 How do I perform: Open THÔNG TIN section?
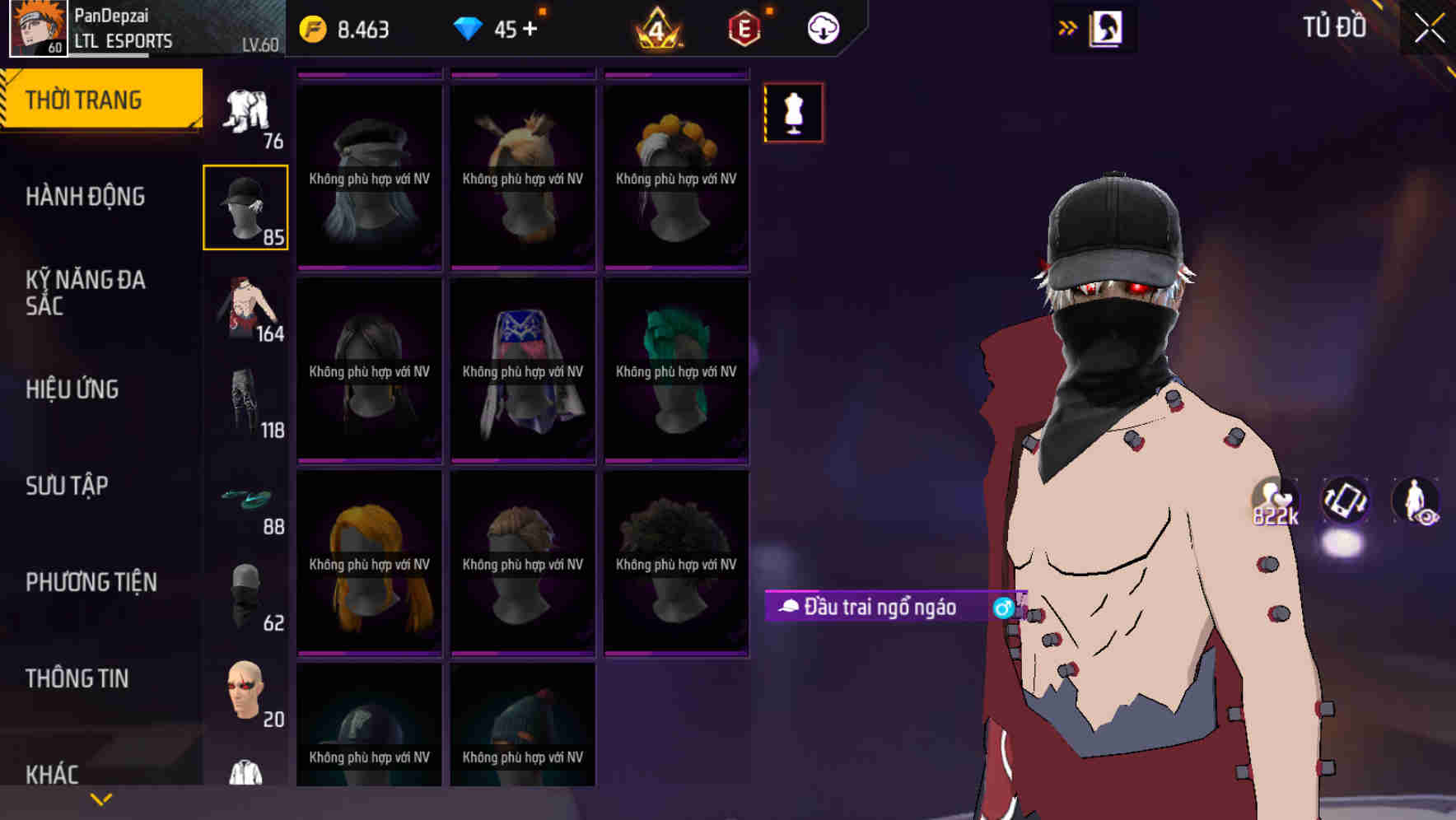(x=77, y=678)
